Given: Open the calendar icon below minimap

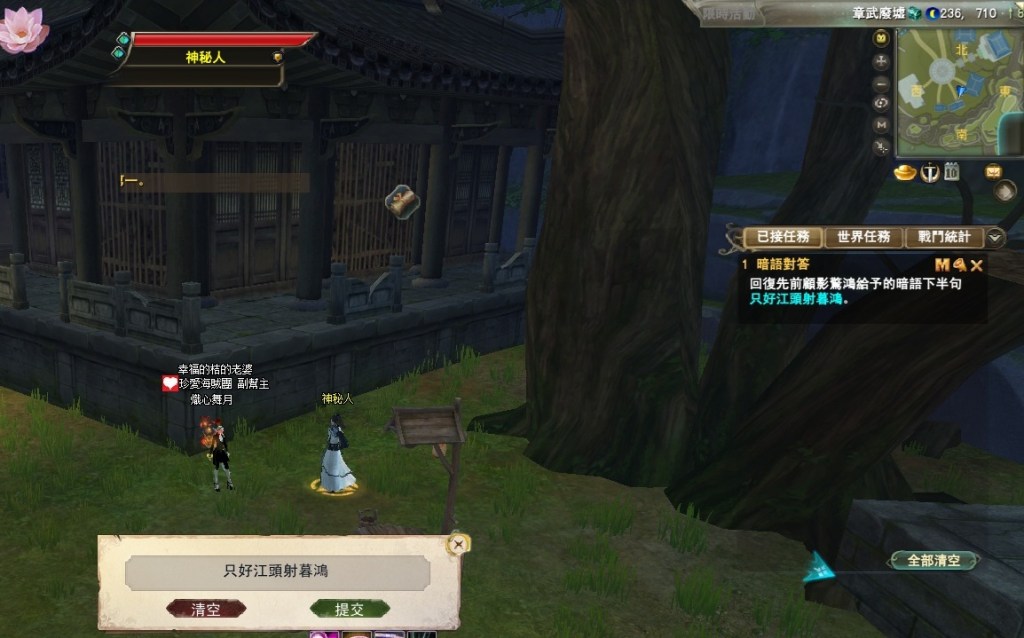Looking at the screenshot, I should [x=952, y=173].
